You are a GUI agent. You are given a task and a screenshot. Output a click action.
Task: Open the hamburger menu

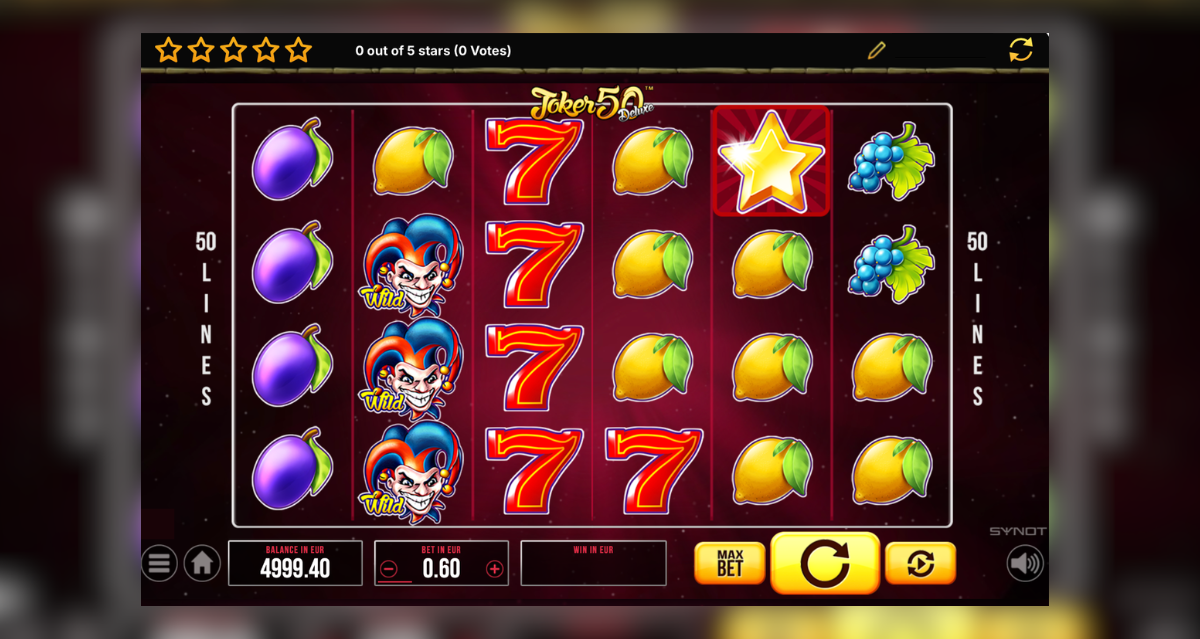159,563
